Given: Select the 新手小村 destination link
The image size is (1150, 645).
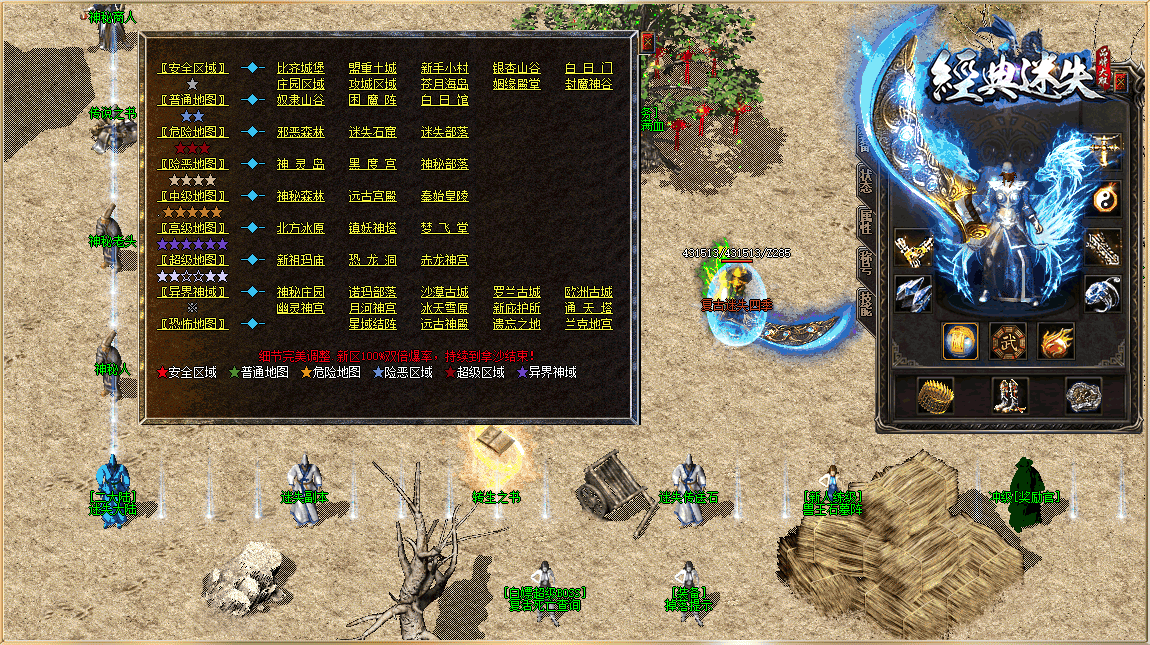Looking at the screenshot, I should tap(444, 68).
